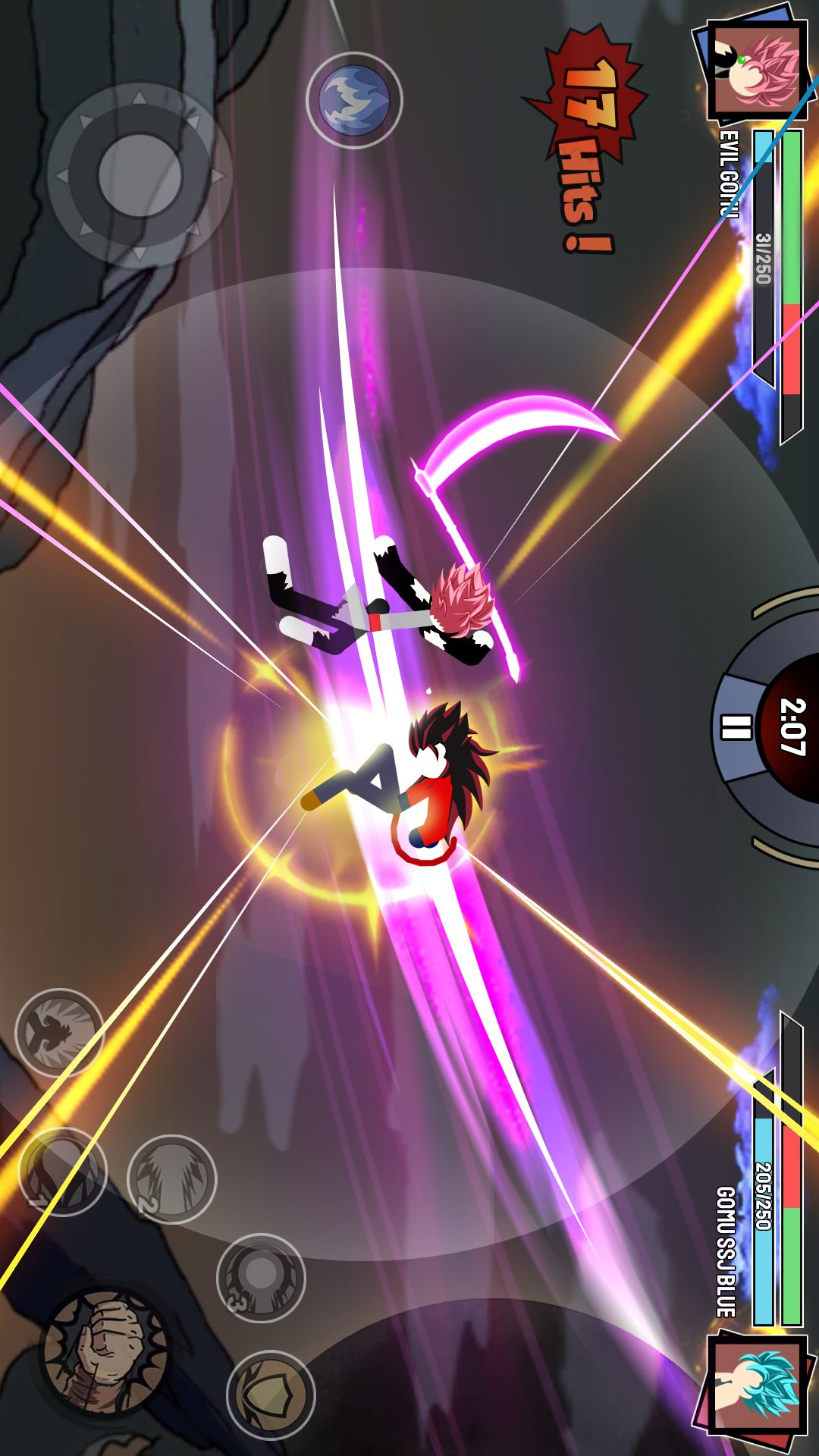Screen dimensions: 819x1456
Task: Select the Gomu SSJ Blue portrait
Action: pos(755,1385)
